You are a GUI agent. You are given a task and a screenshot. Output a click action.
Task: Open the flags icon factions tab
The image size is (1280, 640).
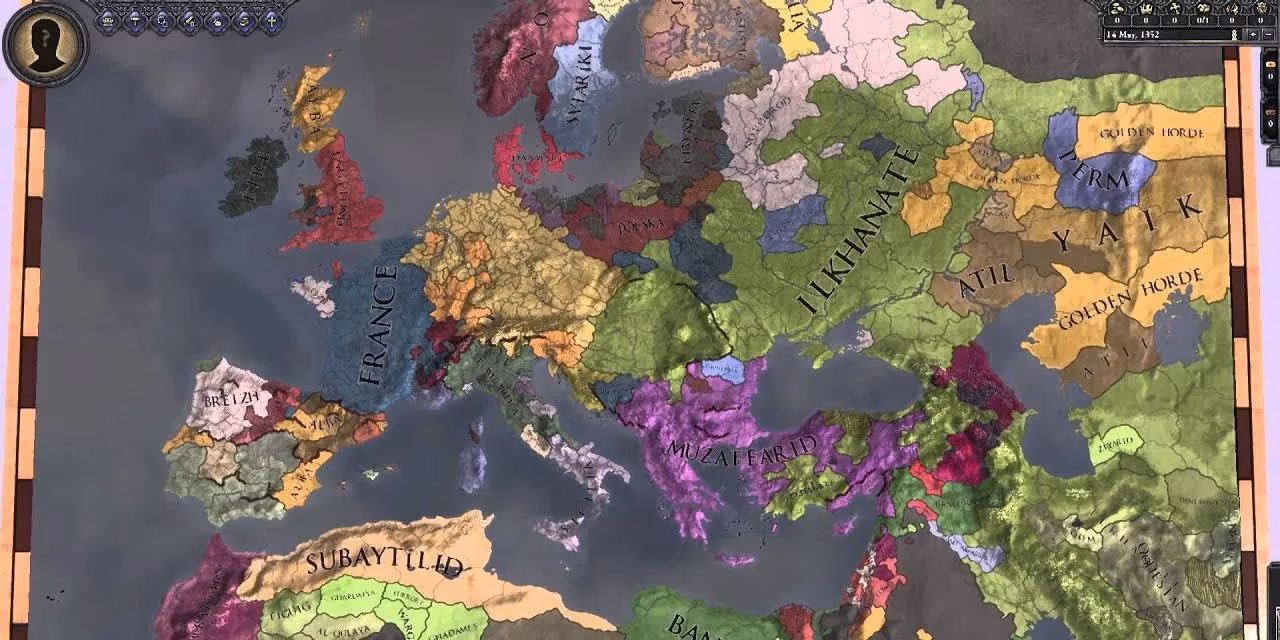pyautogui.click(x=244, y=21)
